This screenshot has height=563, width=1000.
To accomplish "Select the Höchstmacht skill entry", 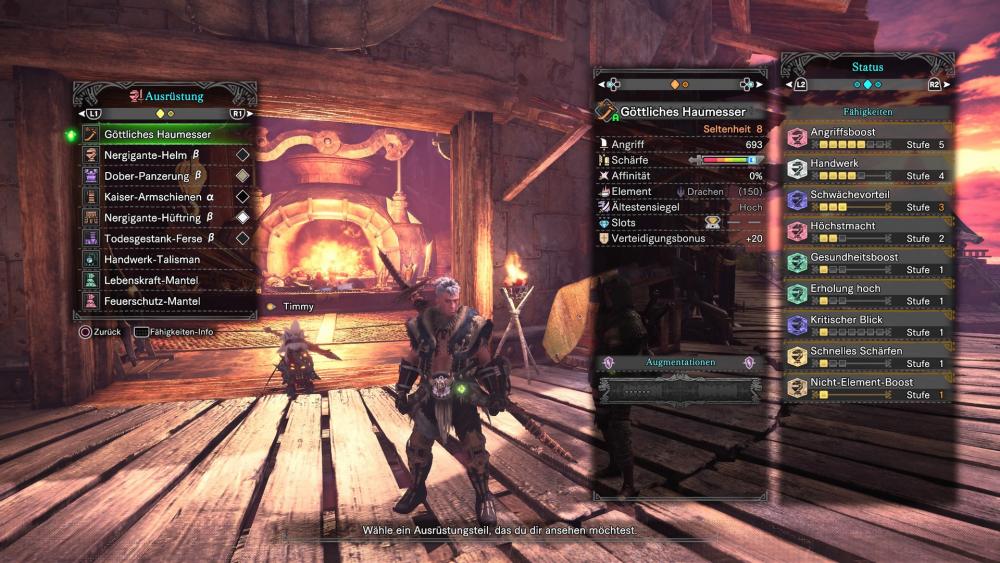I will coord(866,231).
